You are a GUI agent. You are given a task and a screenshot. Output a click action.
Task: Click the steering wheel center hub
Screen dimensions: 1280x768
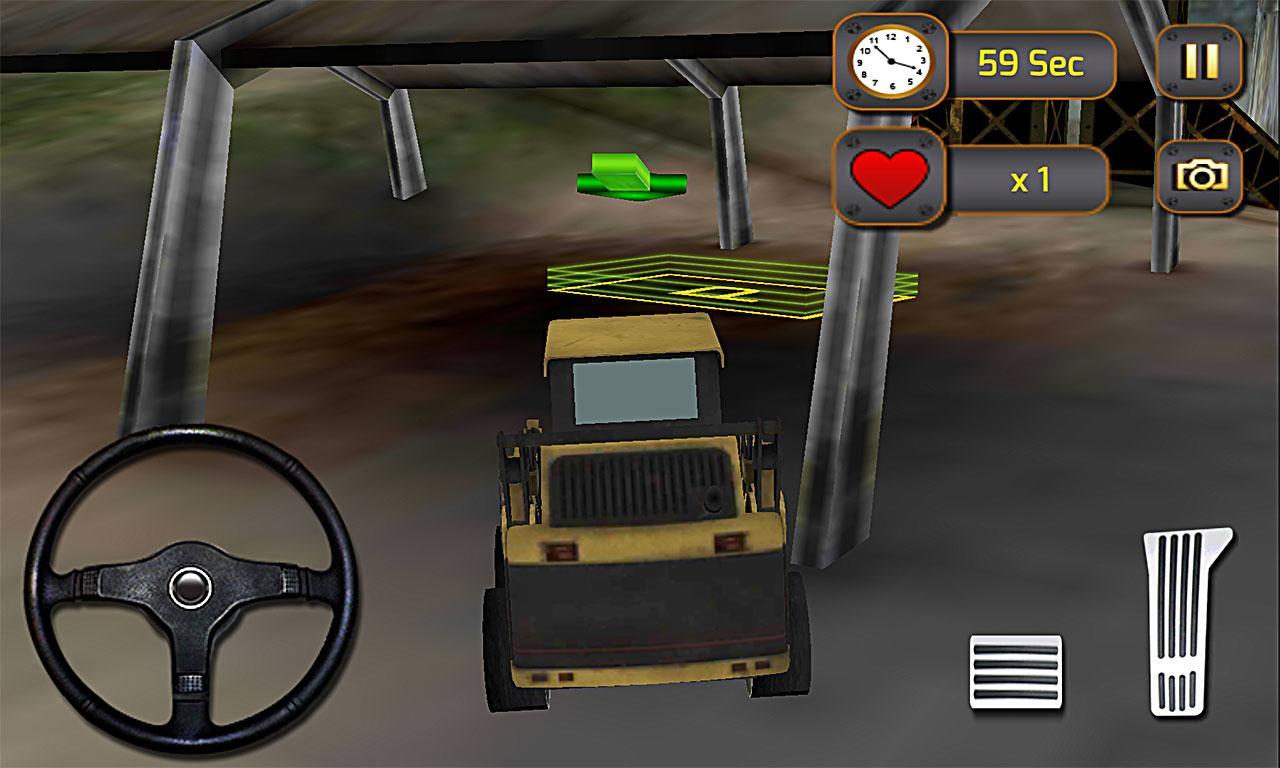point(188,587)
